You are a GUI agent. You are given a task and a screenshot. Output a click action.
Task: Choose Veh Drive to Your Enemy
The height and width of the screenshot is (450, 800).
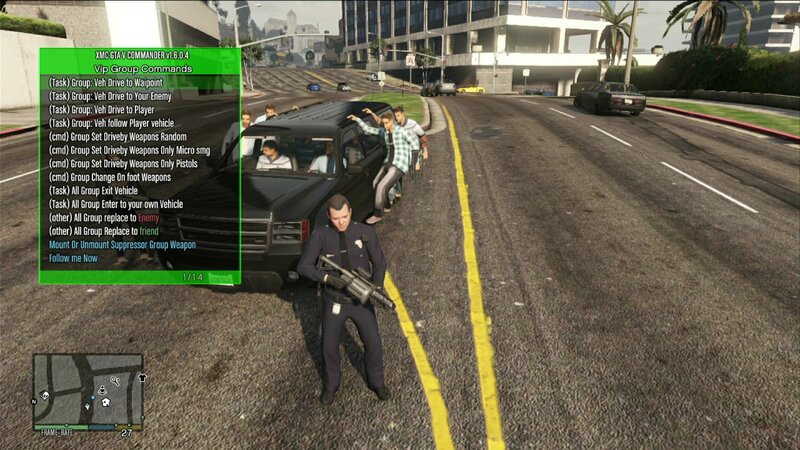(x=109, y=96)
